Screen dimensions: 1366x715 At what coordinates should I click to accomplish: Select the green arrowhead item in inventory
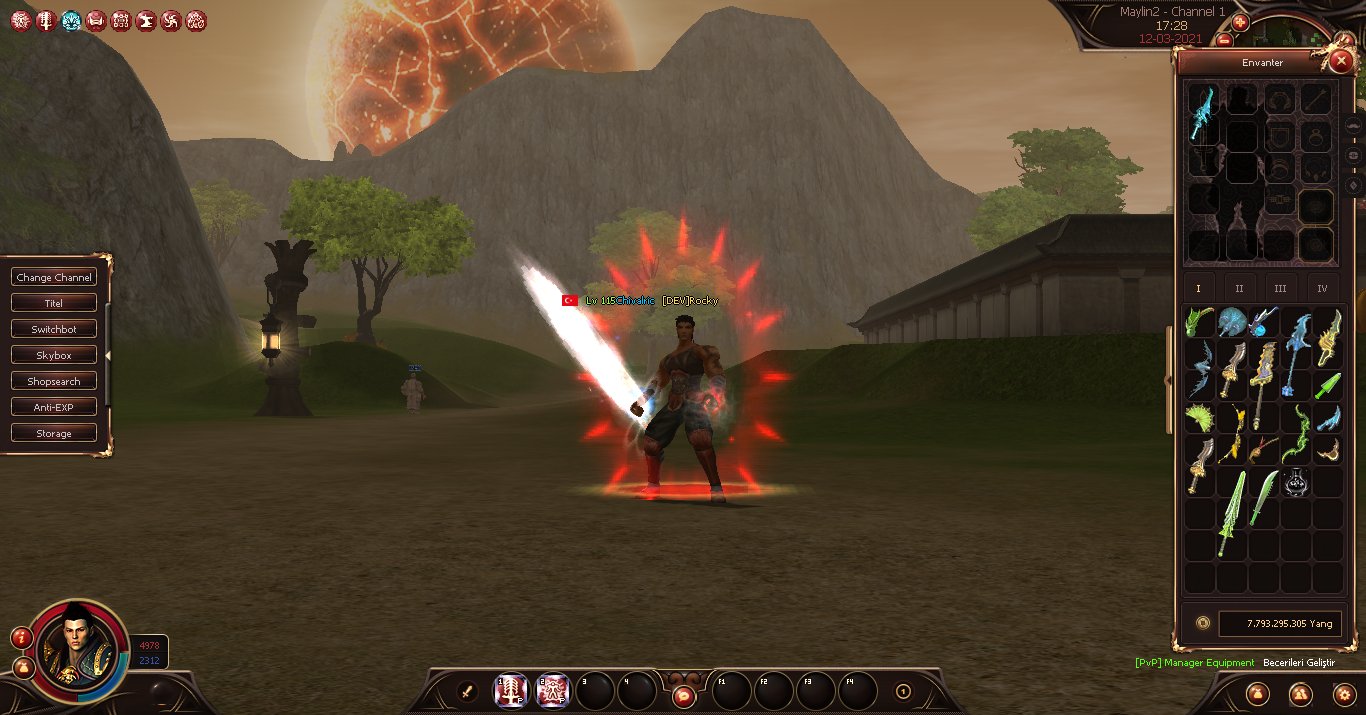(x=1328, y=385)
